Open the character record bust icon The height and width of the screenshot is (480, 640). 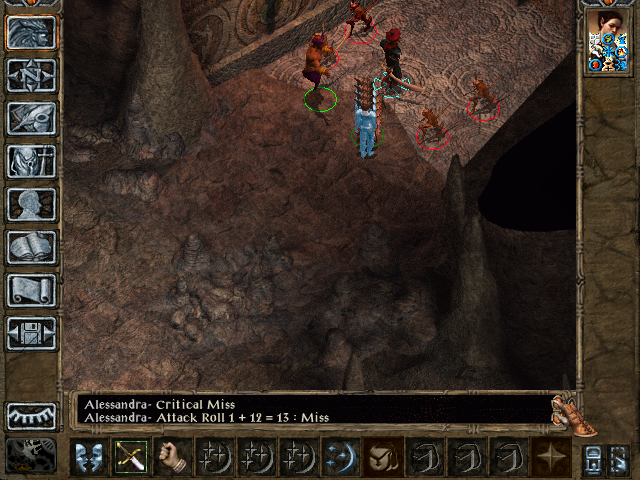pyautogui.click(x=32, y=204)
